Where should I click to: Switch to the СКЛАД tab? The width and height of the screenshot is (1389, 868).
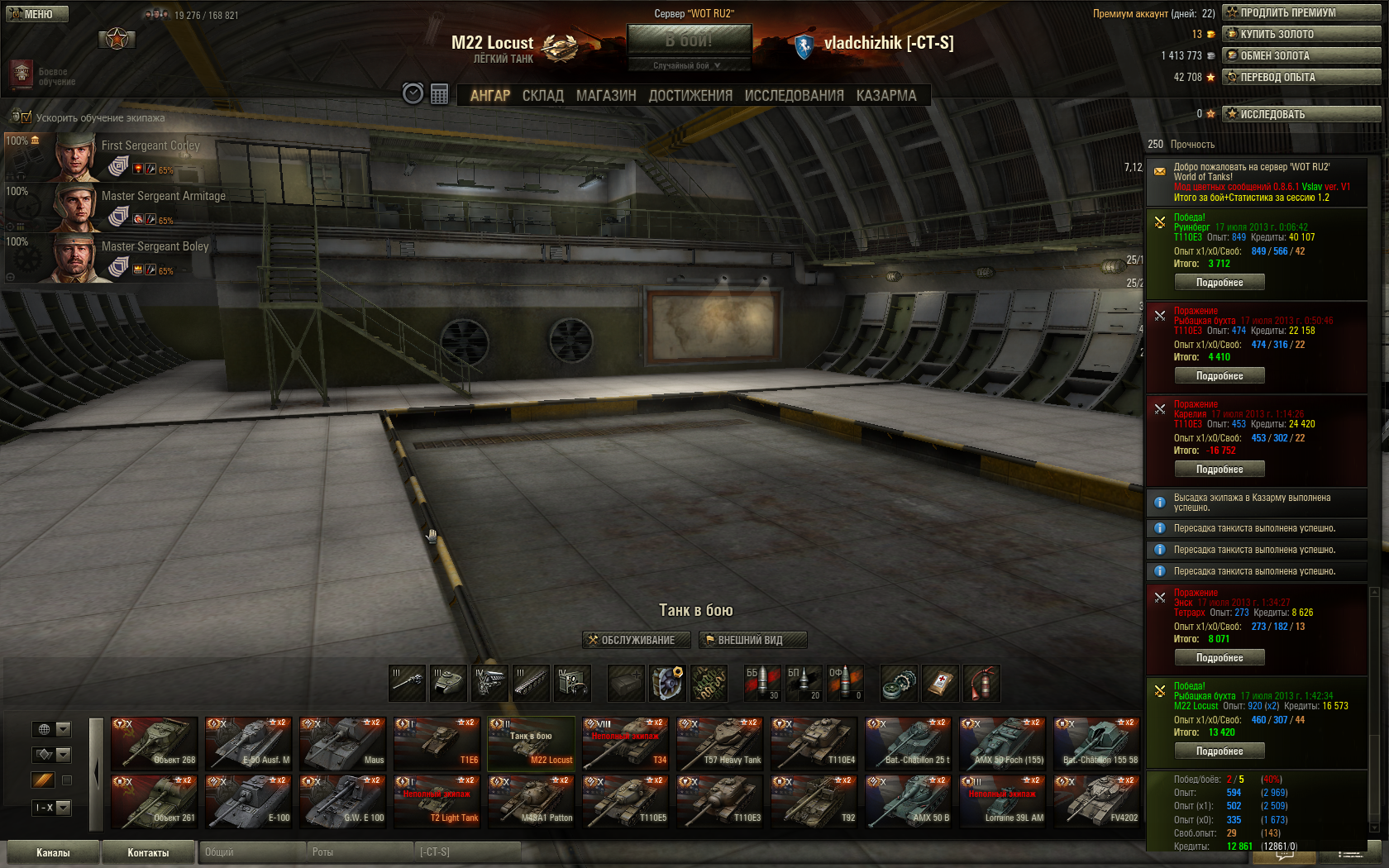(x=542, y=96)
